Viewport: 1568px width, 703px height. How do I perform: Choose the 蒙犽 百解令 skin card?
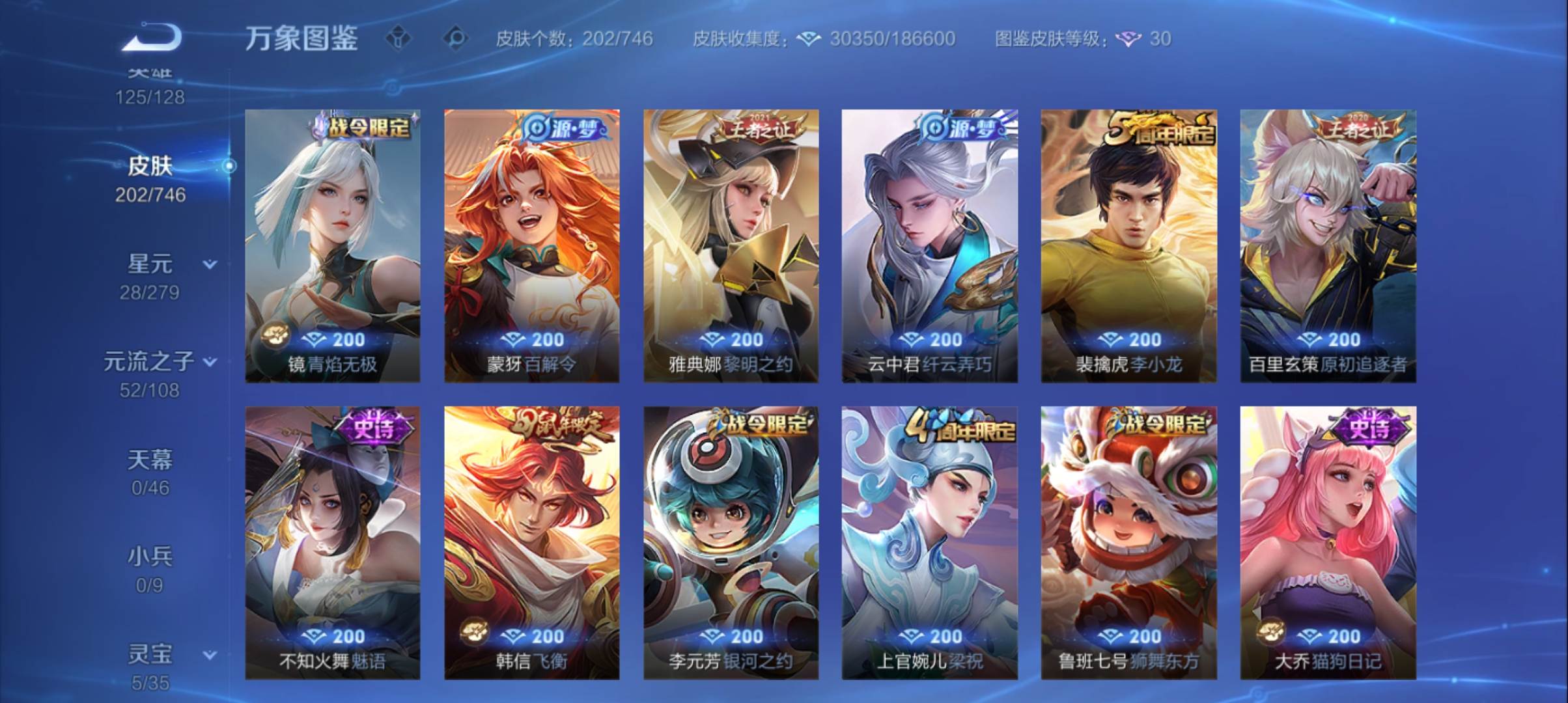(531, 245)
